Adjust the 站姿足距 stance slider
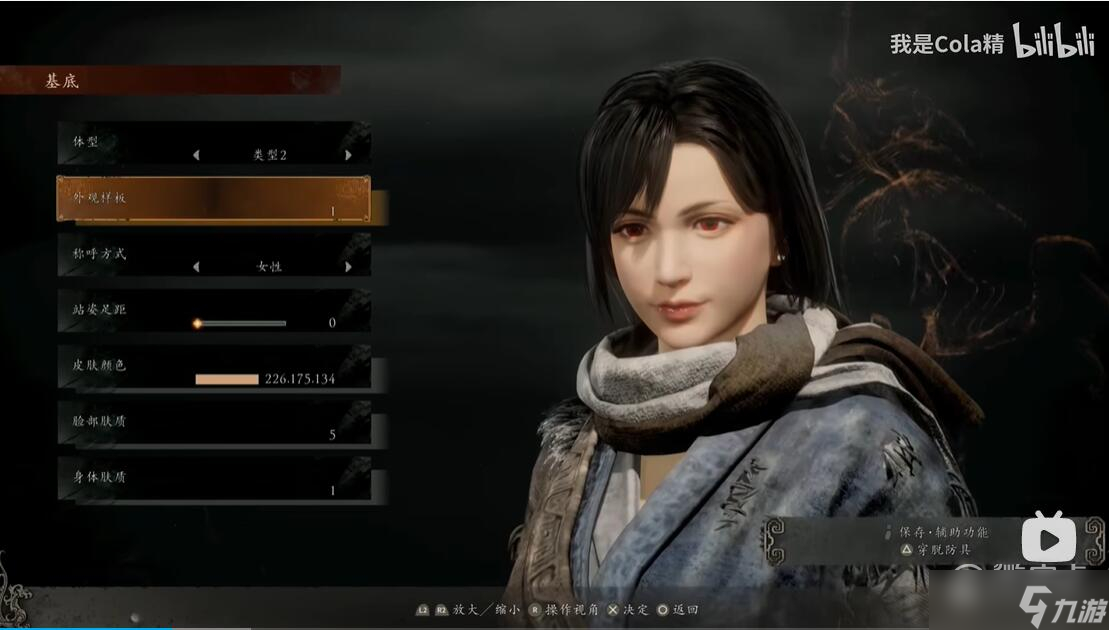Image resolution: width=1109 pixels, height=630 pixels. coord(241,323)
